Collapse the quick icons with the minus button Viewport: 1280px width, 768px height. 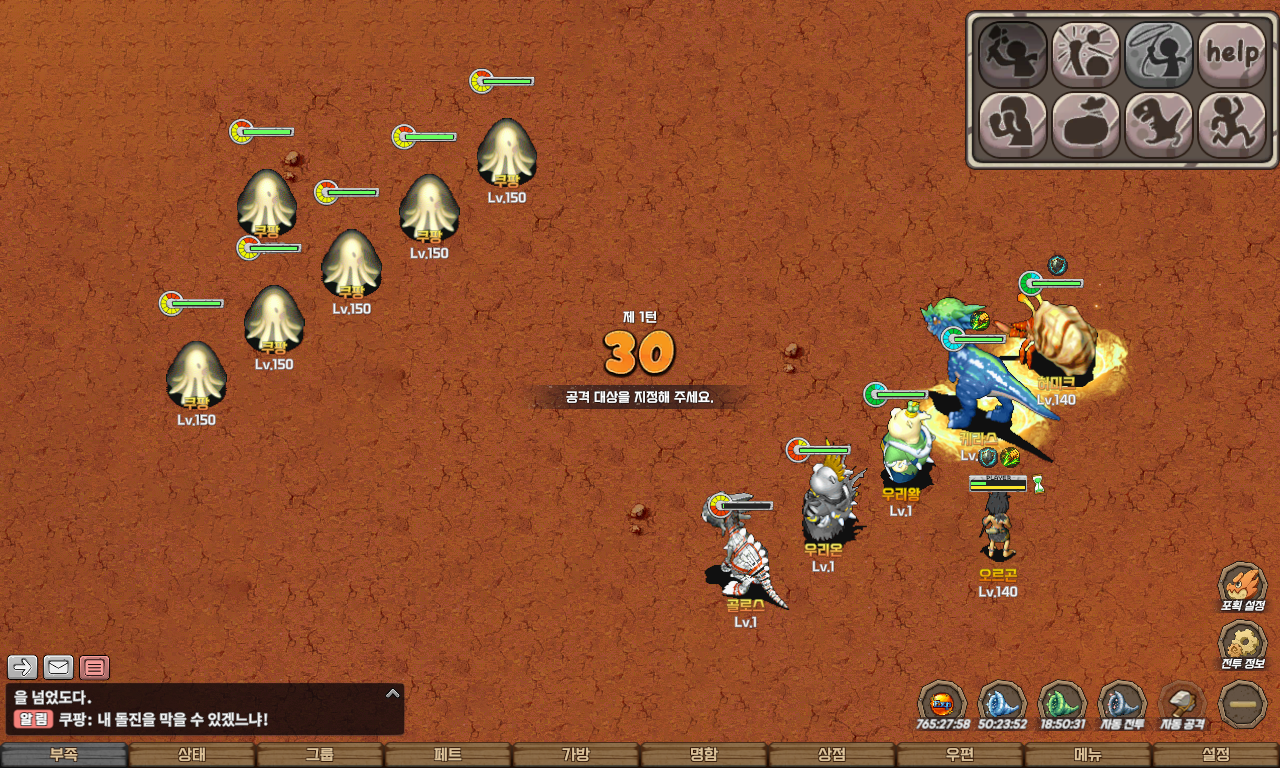point(1243,705)
